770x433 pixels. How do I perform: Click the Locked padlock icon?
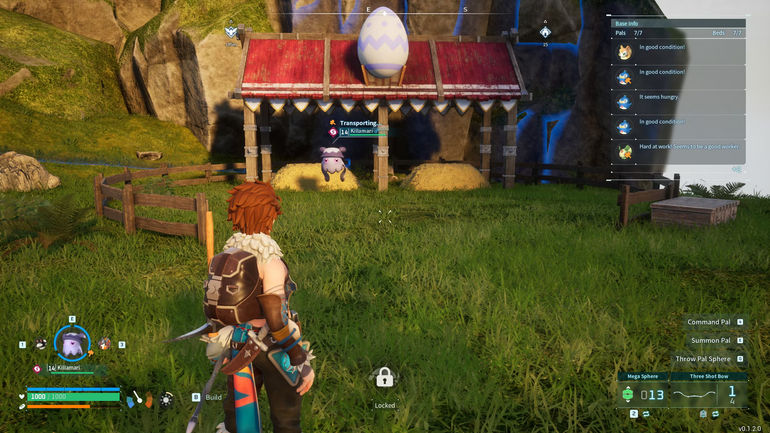(384, 377)
